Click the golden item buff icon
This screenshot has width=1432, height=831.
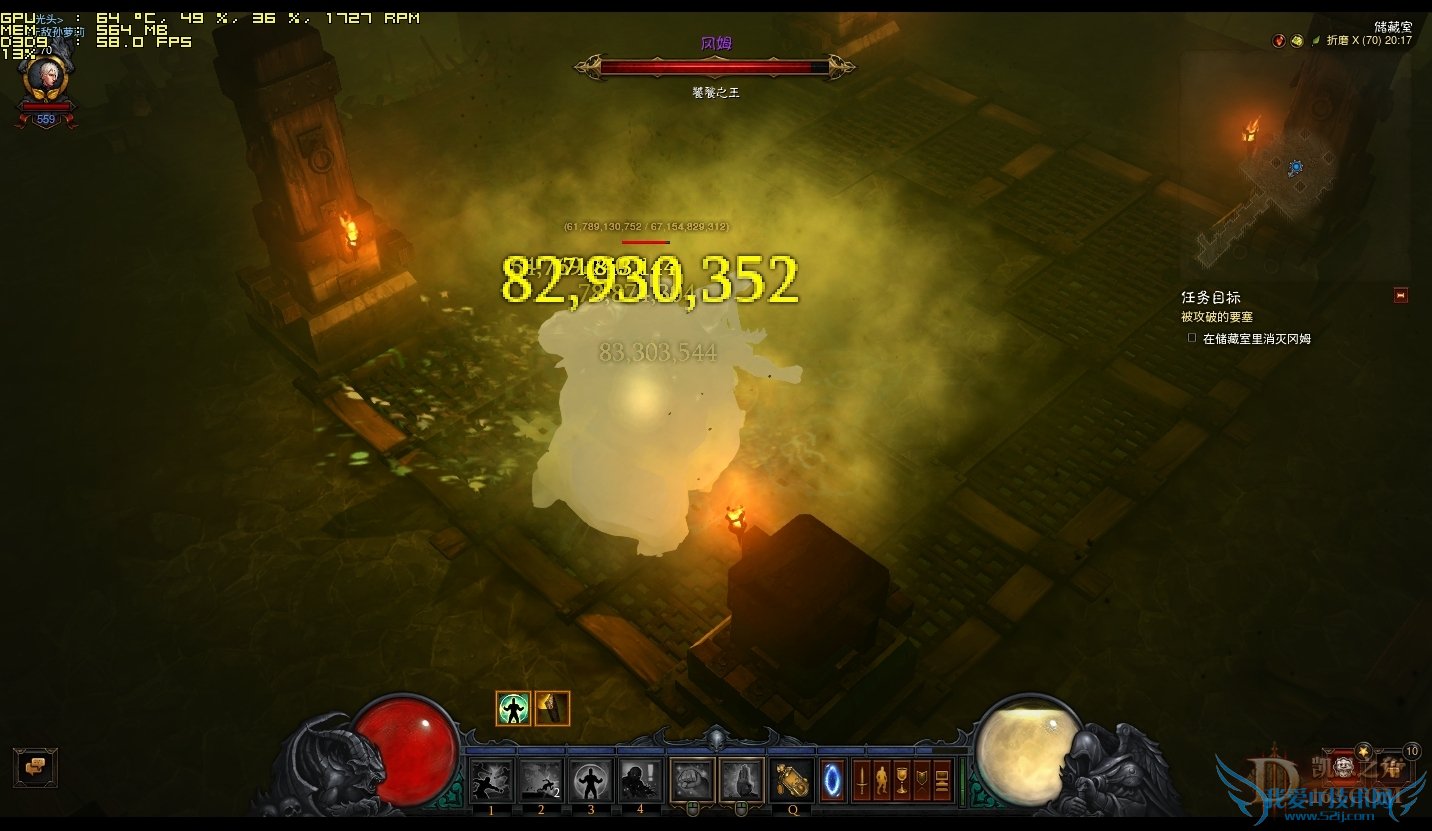[552, 708]
